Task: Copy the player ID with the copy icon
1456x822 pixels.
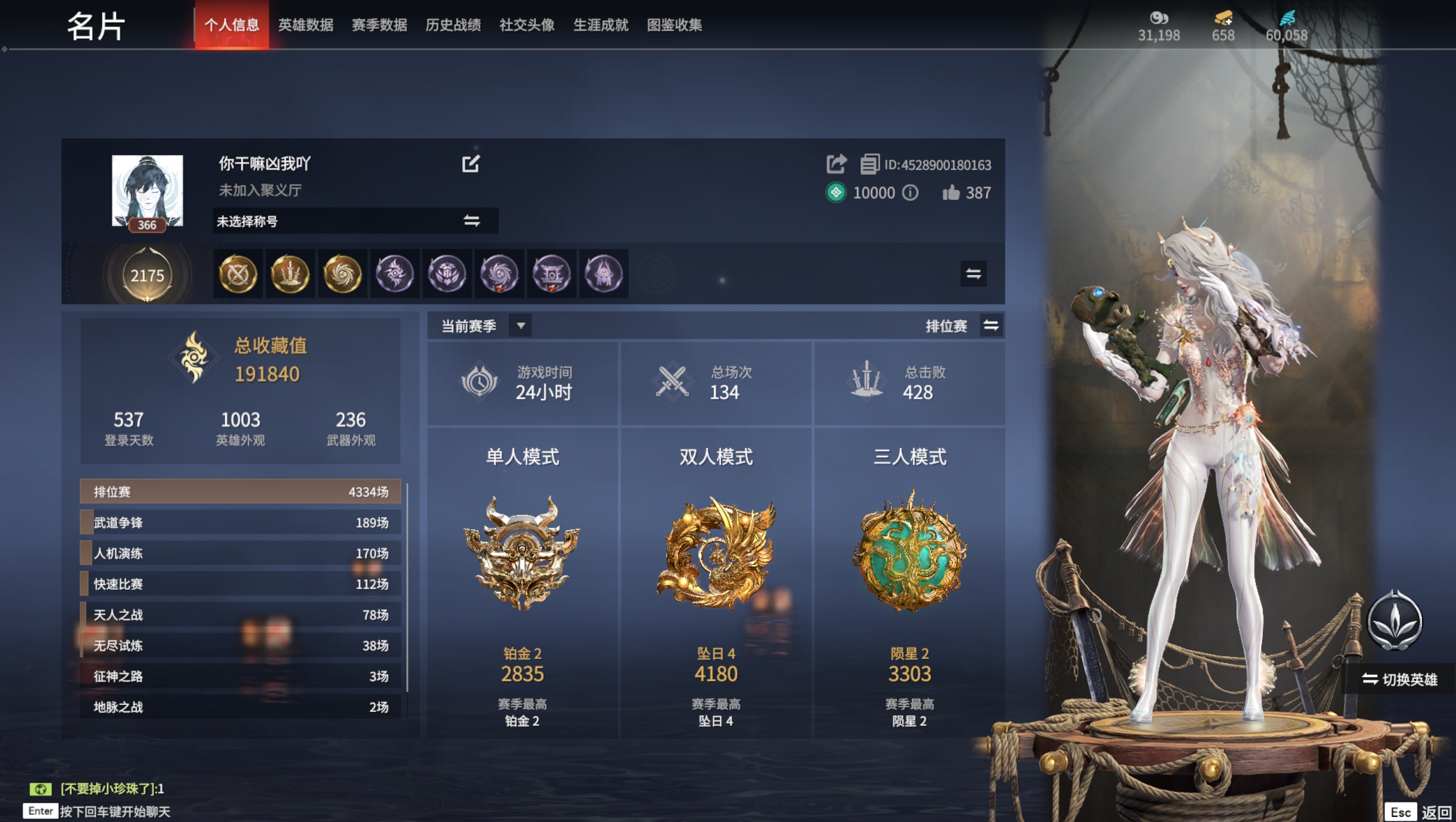Action: coord(870,164)
